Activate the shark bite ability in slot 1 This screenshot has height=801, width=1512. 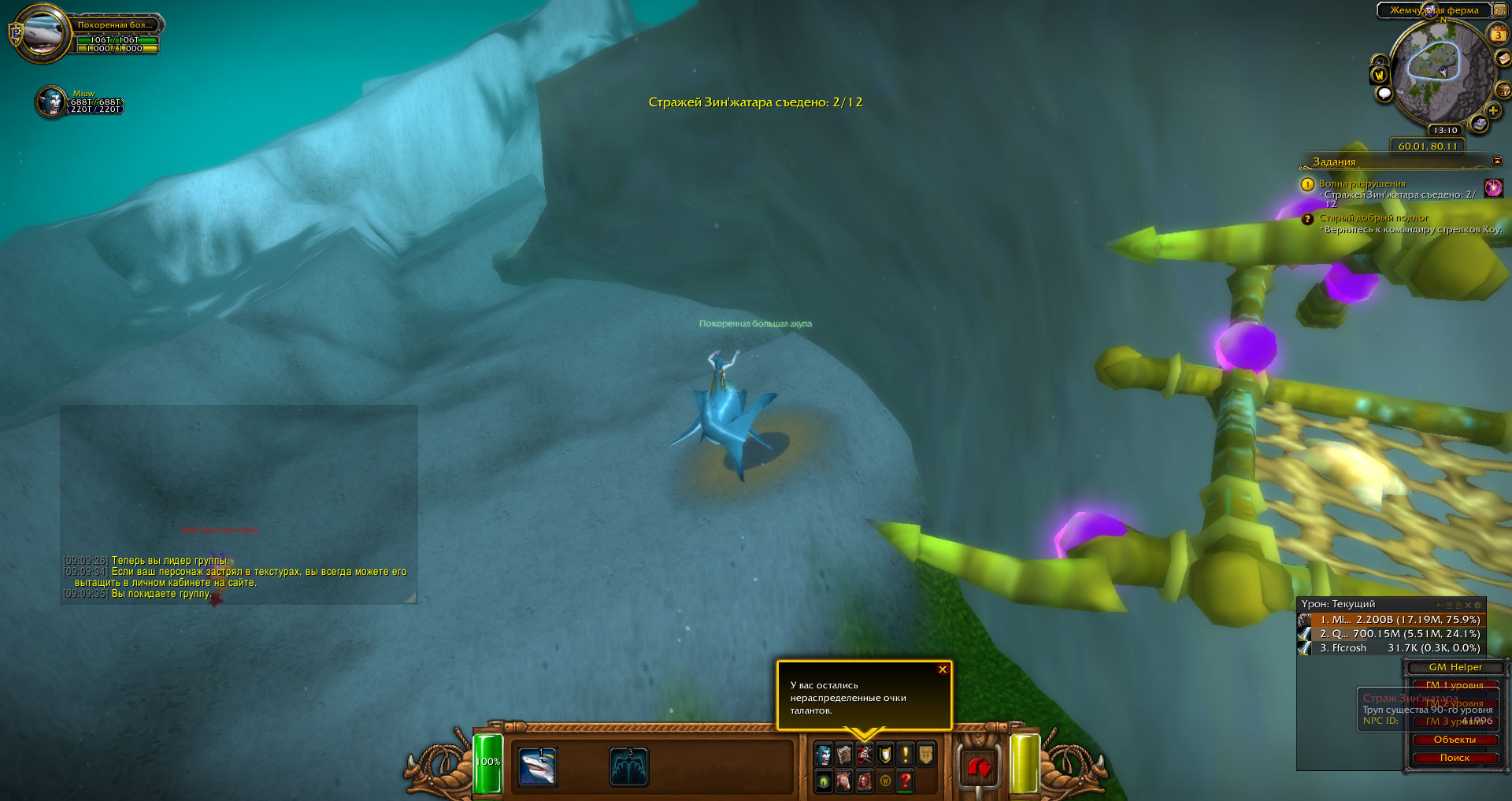pyautogui.click(x=539, y=767)
